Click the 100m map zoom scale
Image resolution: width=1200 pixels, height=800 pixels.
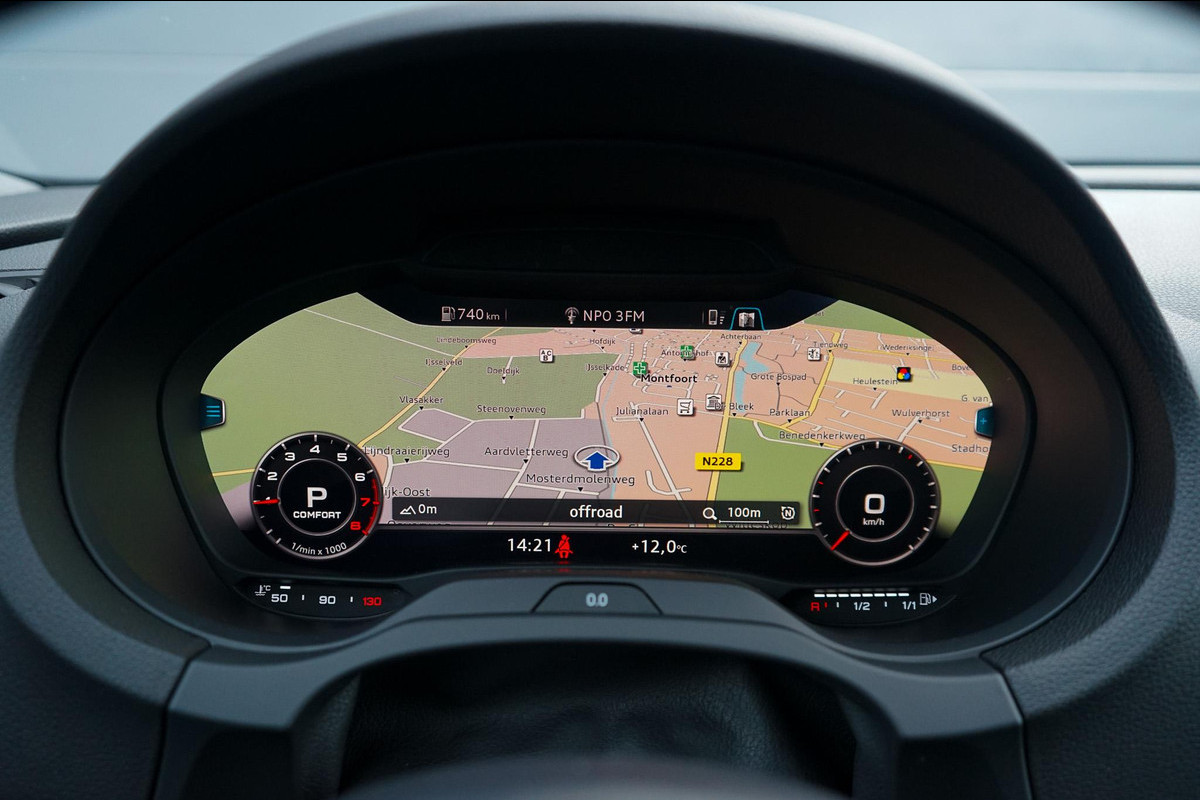coord(735,514)
